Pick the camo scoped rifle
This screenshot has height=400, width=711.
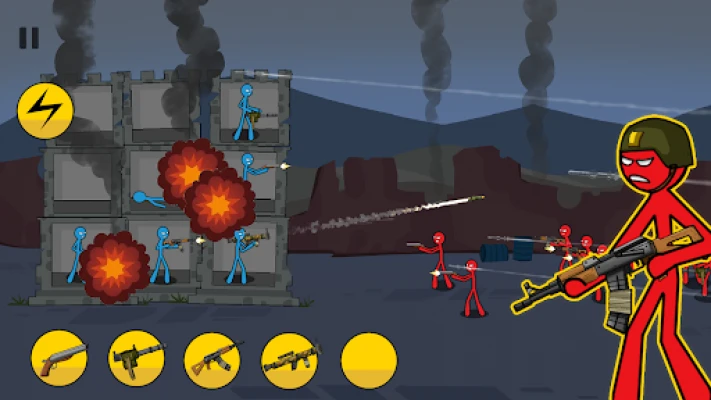click(x=290, y=360)
